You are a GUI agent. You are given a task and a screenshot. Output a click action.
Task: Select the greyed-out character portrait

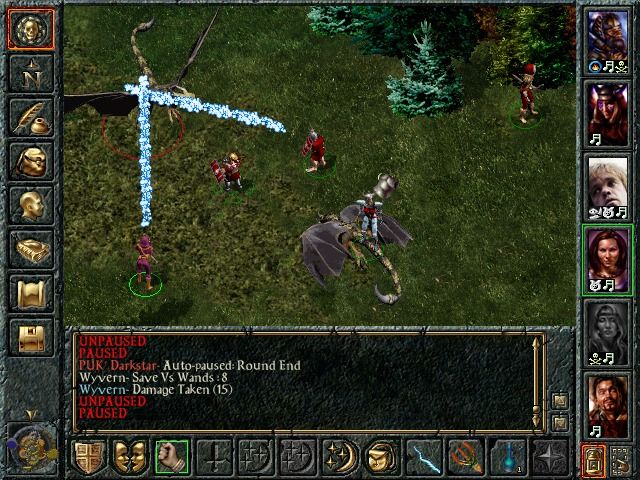(x=608, y=331)
